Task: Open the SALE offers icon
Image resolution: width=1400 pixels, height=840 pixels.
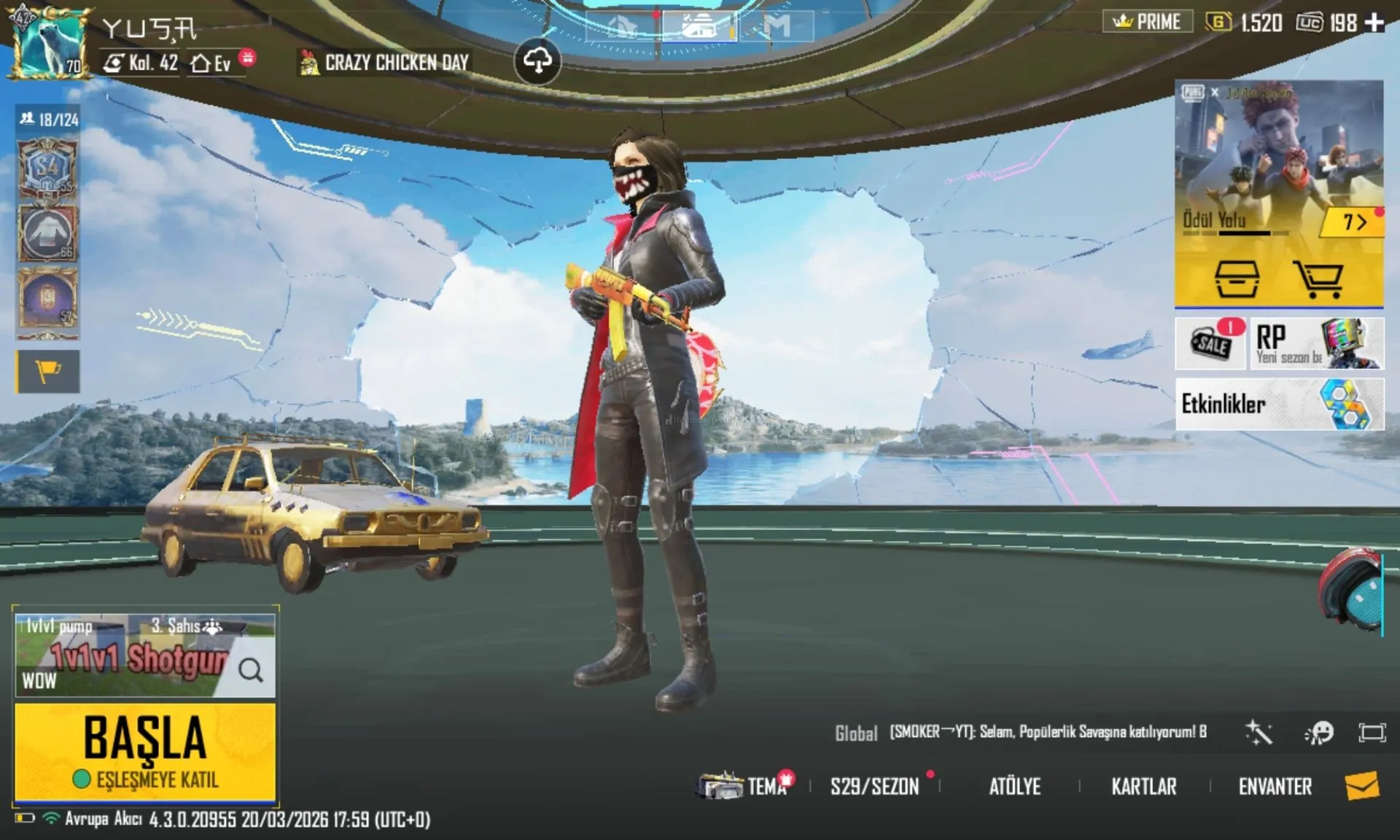Action: coord(1211,343)
